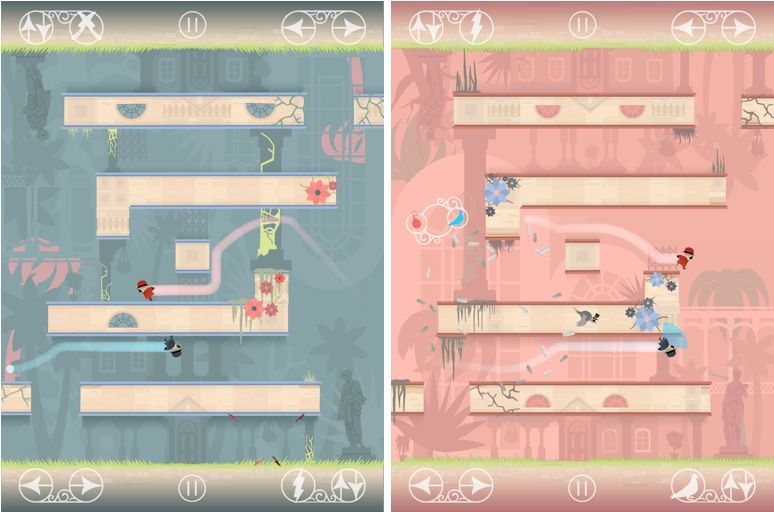Tap the bird ability button

click(x=688, y=486)
